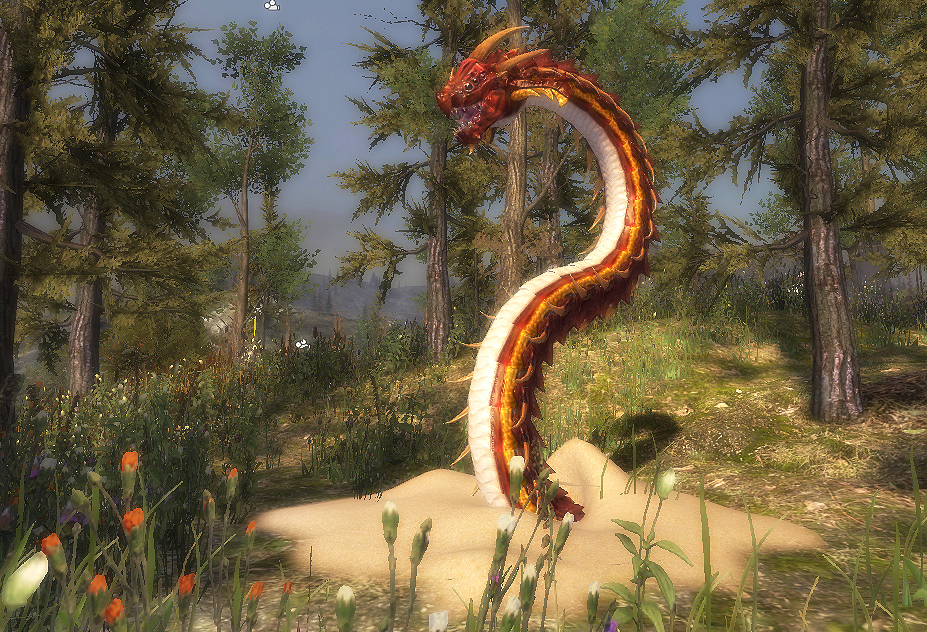Select the camera marker icon among the bushes
This screenshot has width=927, height=632.
click(302, 344)
